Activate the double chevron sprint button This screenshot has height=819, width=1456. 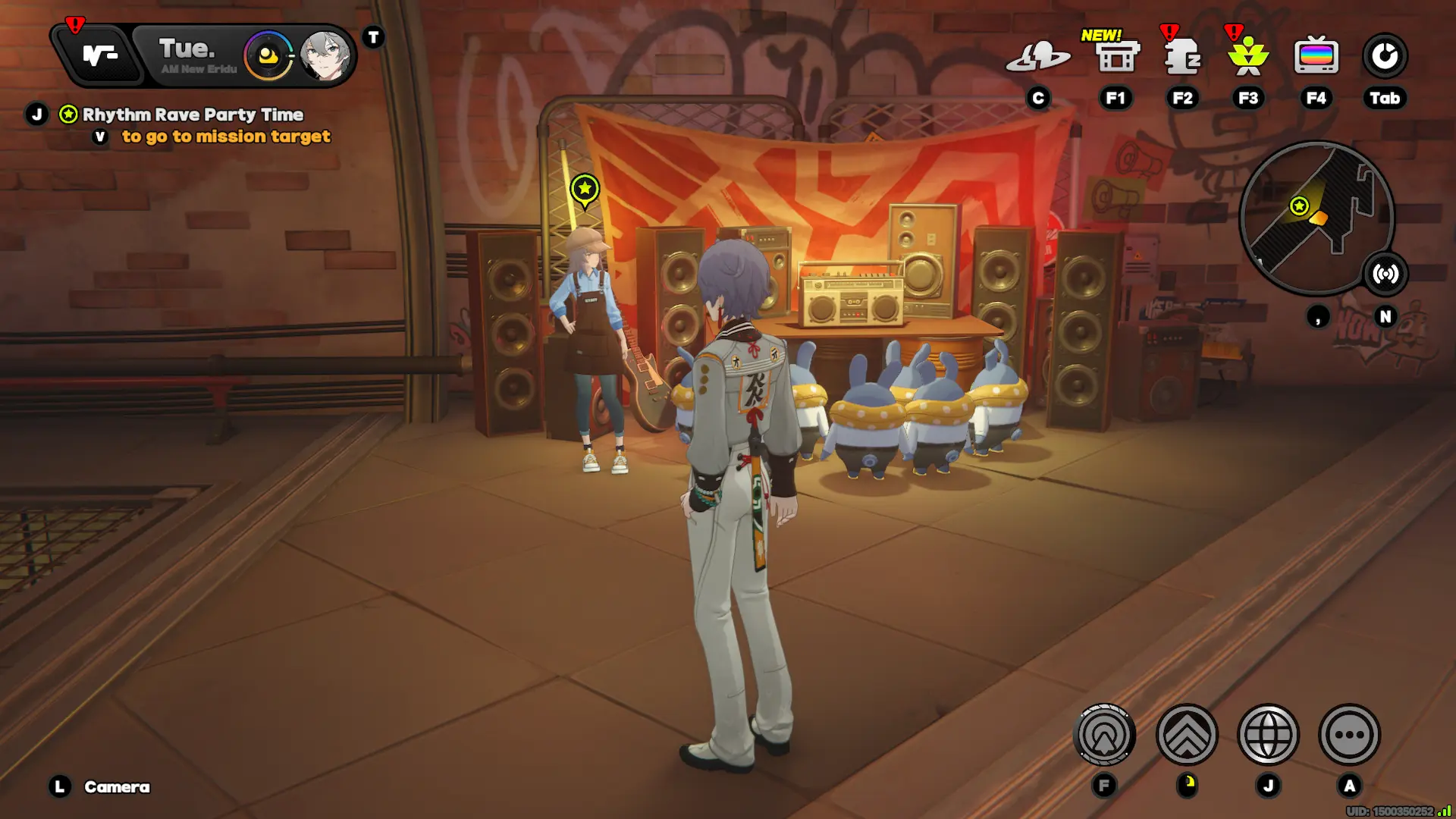tap(1187, 734)
